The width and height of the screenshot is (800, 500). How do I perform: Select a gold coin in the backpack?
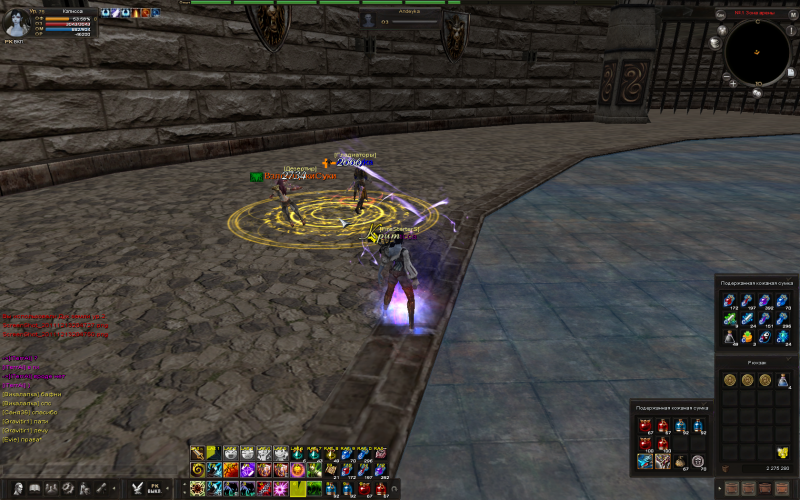(x=730, y=381)
